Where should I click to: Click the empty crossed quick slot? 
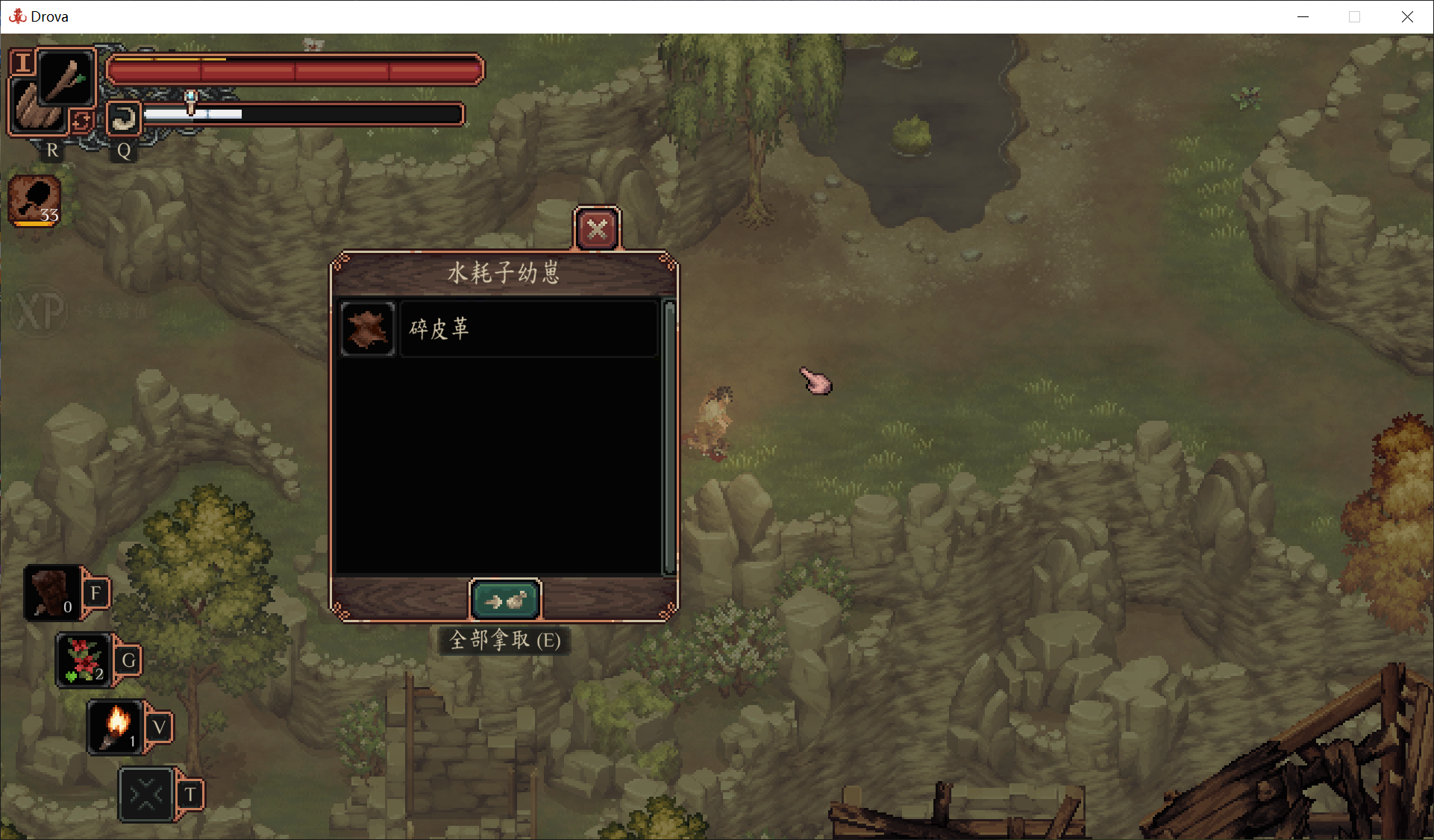tap(146, 794)
